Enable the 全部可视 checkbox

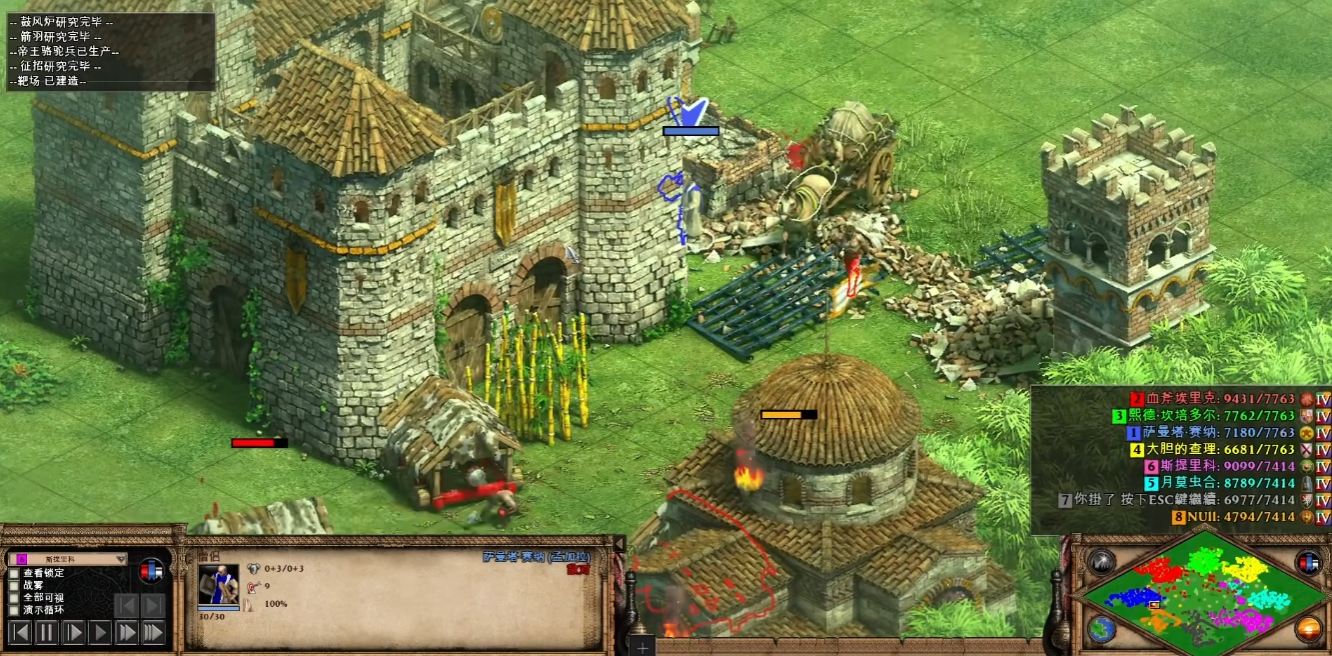(14, 597)
